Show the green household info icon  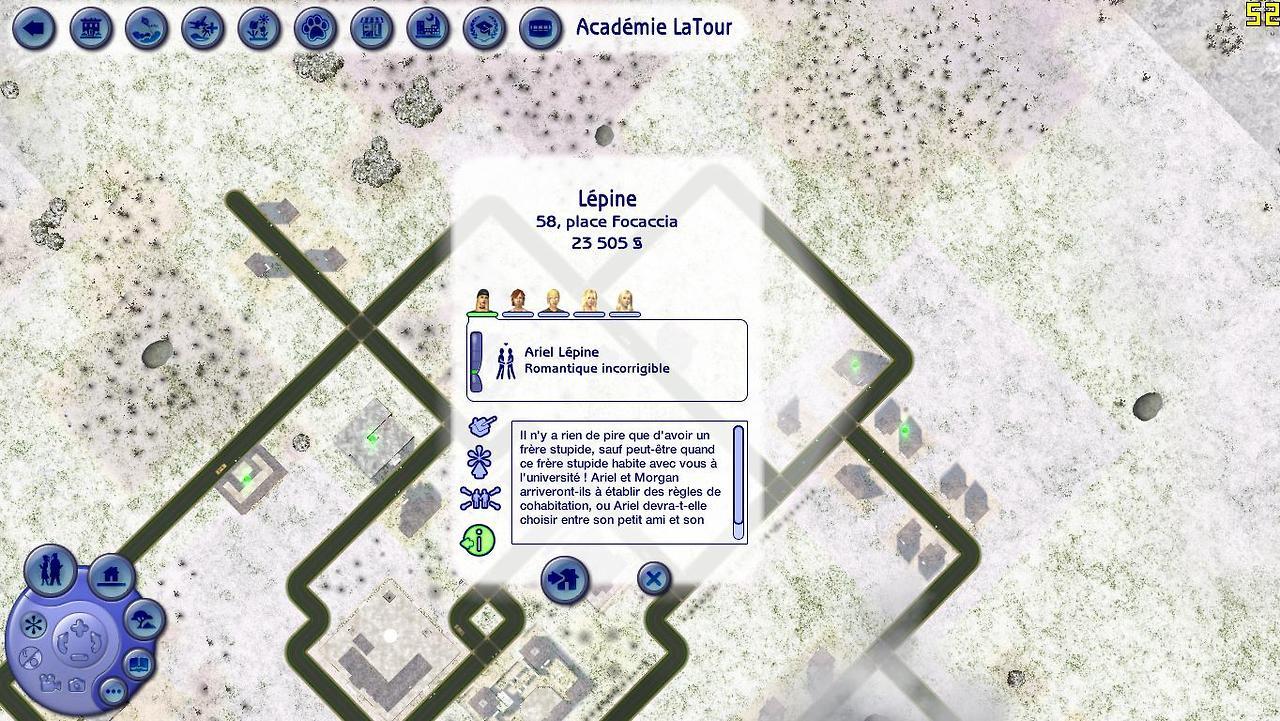[x=479, y=541]
